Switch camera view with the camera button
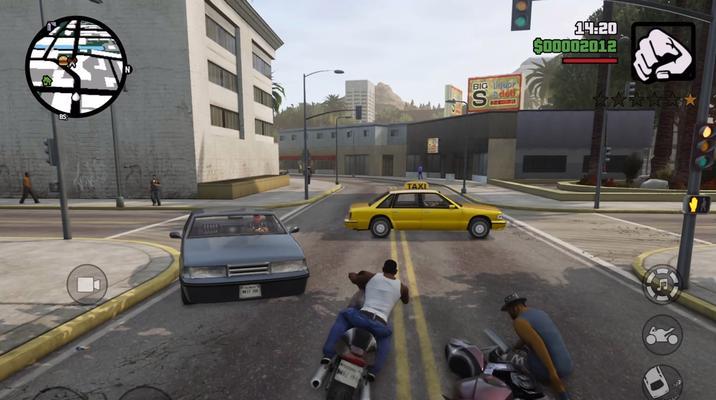 tap(87, 284)
